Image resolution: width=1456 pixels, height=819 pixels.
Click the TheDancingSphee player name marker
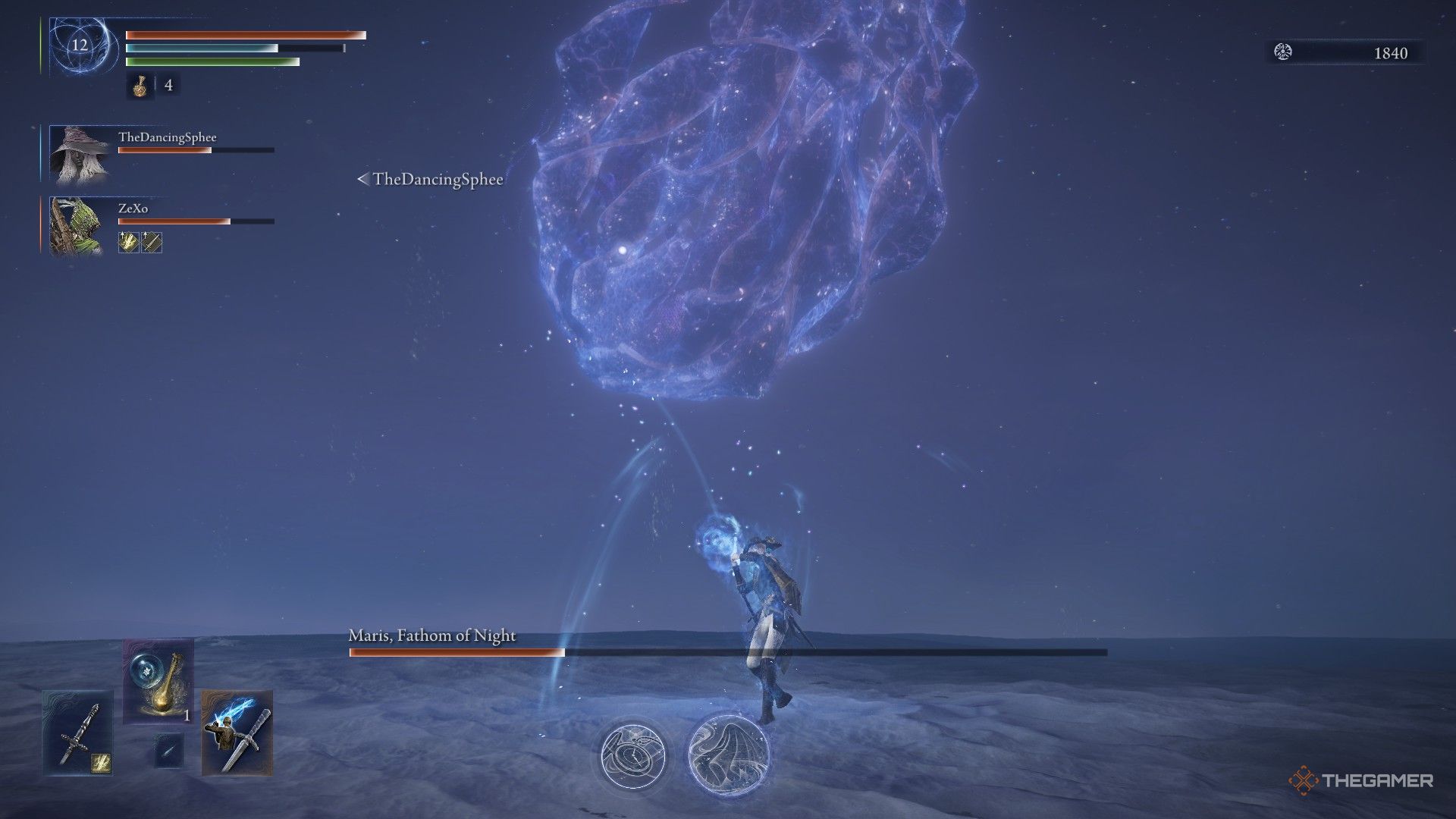[x=436, y=180]
